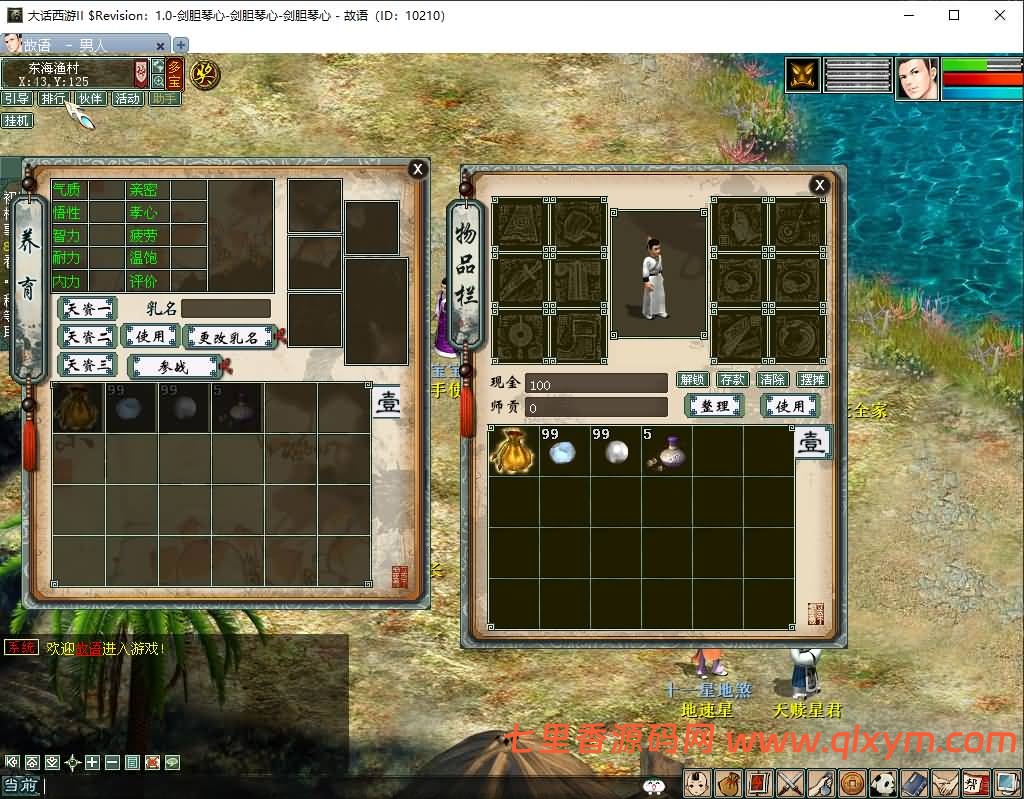Open the 奖 reward coin icon
The width and height of the screenshot is (1024, 799).
coord(205,74)
